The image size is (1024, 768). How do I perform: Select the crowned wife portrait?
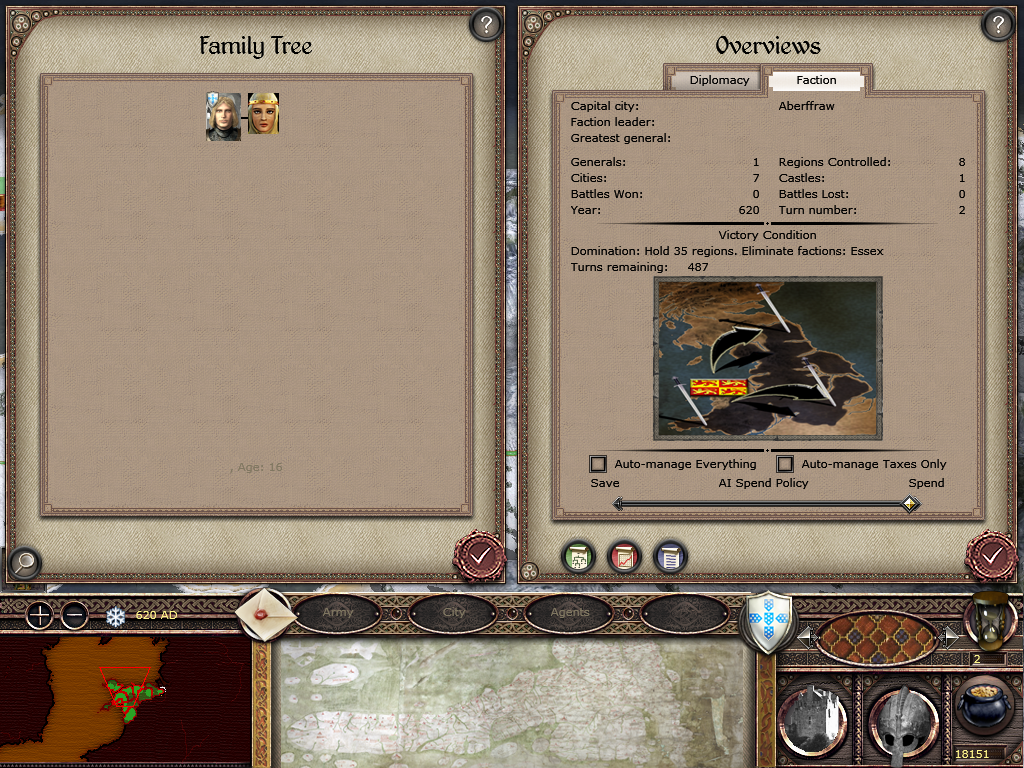click(x=263, y=114)
